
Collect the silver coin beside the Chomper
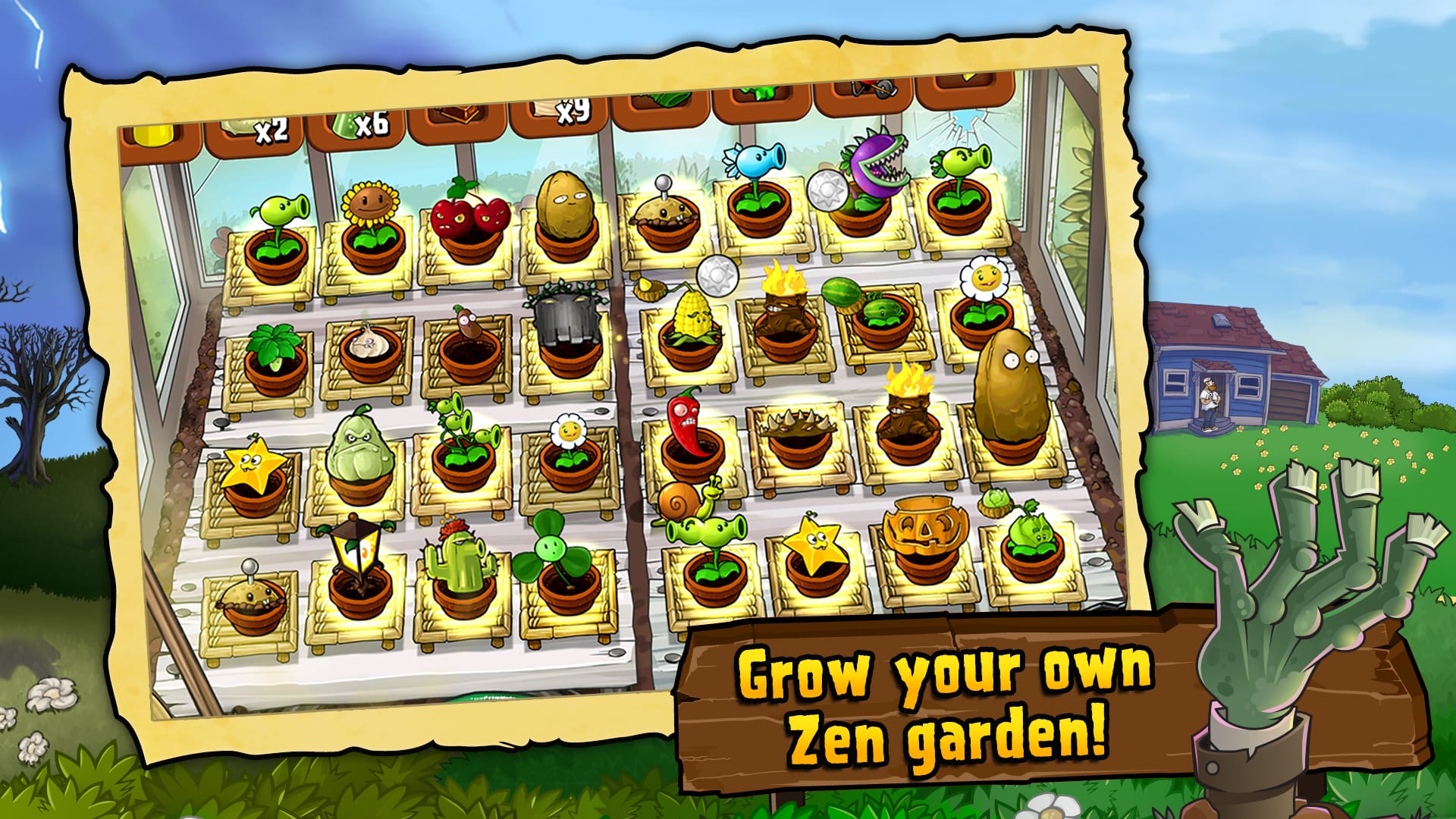point(830,192)
